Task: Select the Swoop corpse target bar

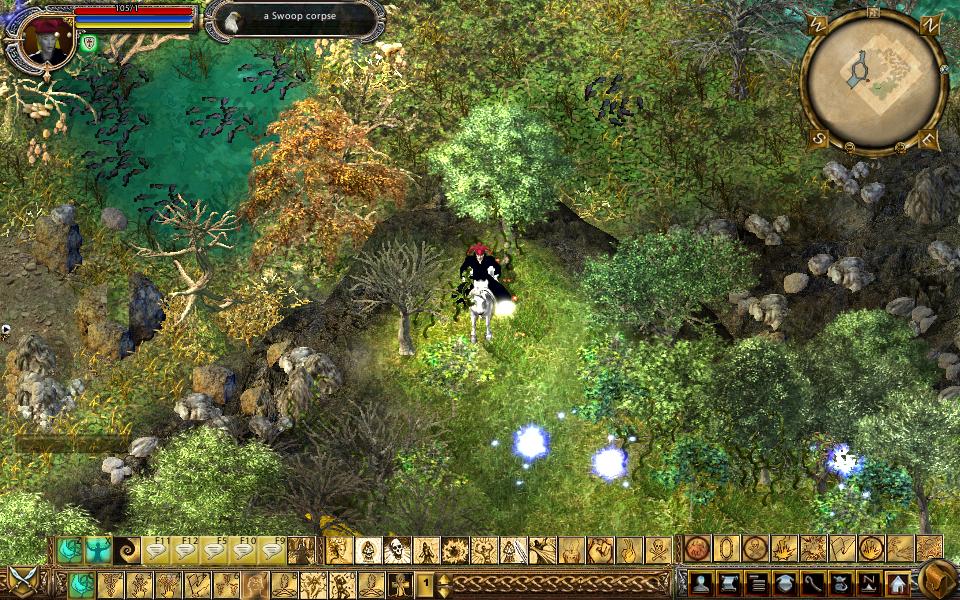Action: [295, 18]
